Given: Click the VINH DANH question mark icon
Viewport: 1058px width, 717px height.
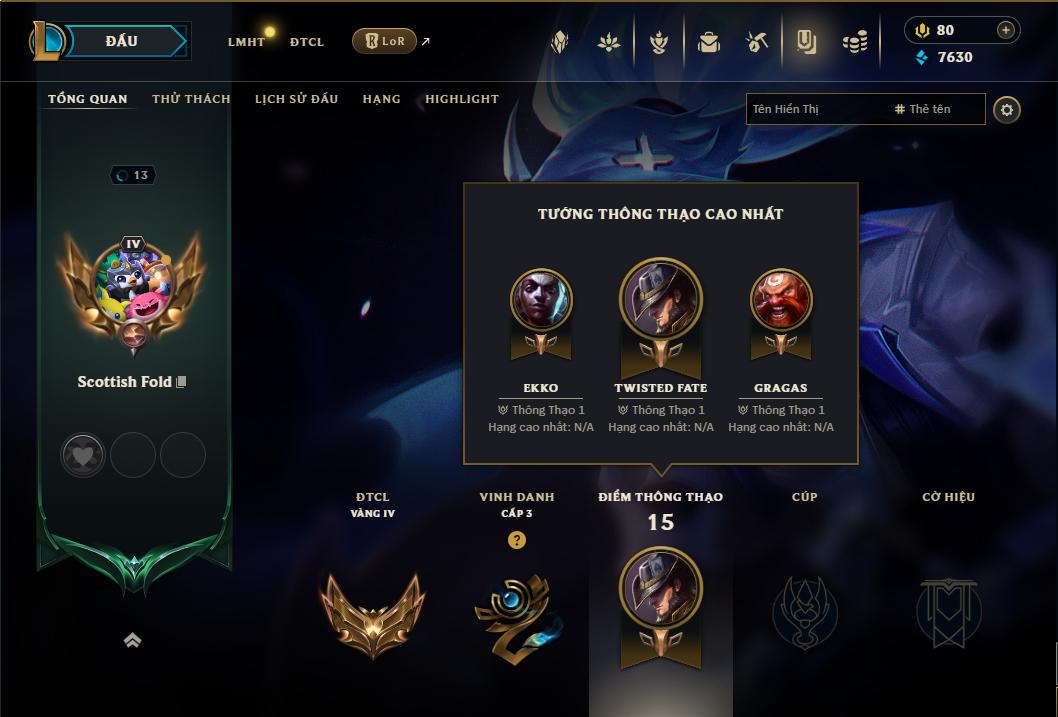Looking at the screenshot, I should [516, 540].
